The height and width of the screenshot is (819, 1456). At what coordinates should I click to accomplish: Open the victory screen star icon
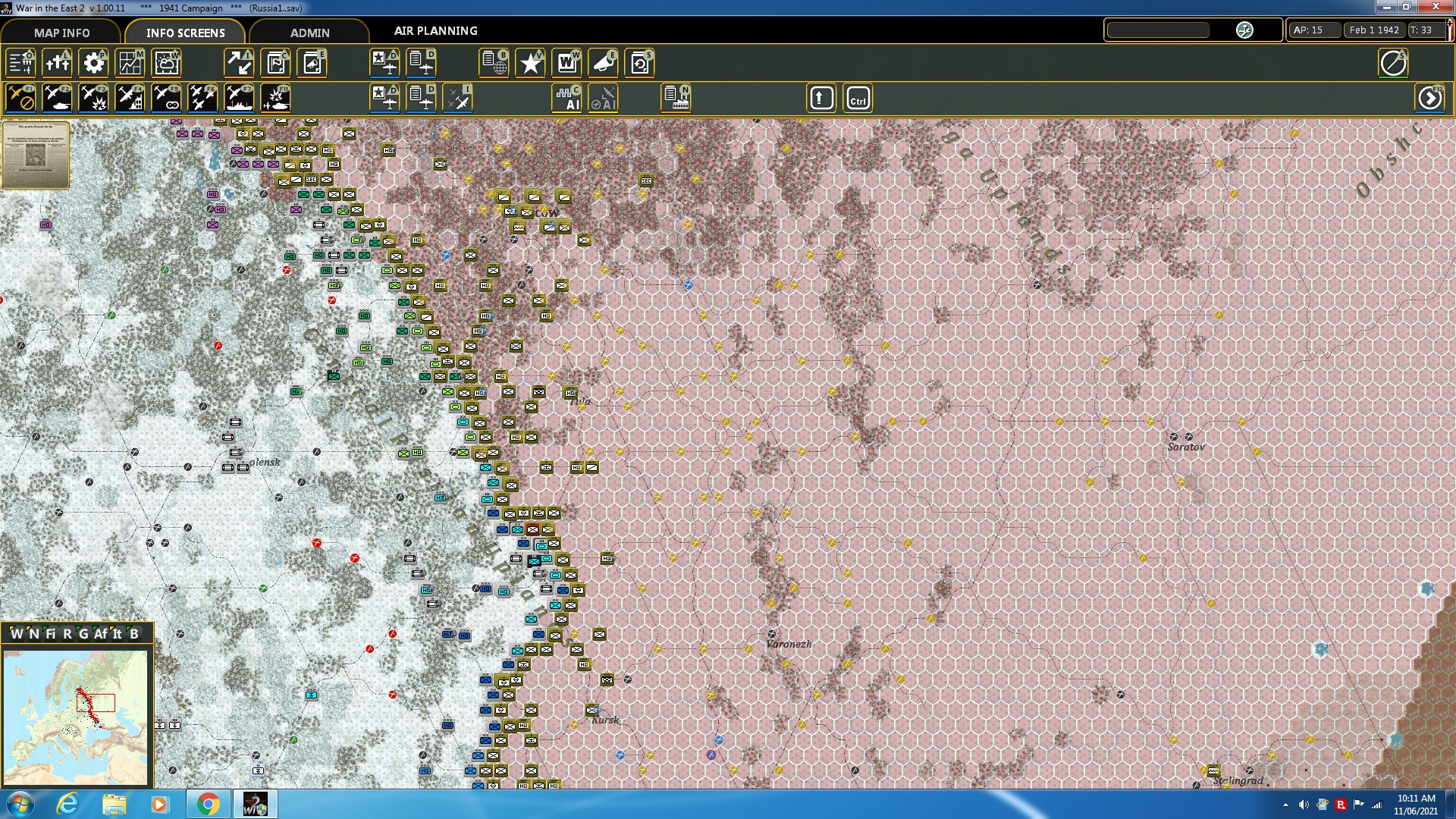point(529,63)
